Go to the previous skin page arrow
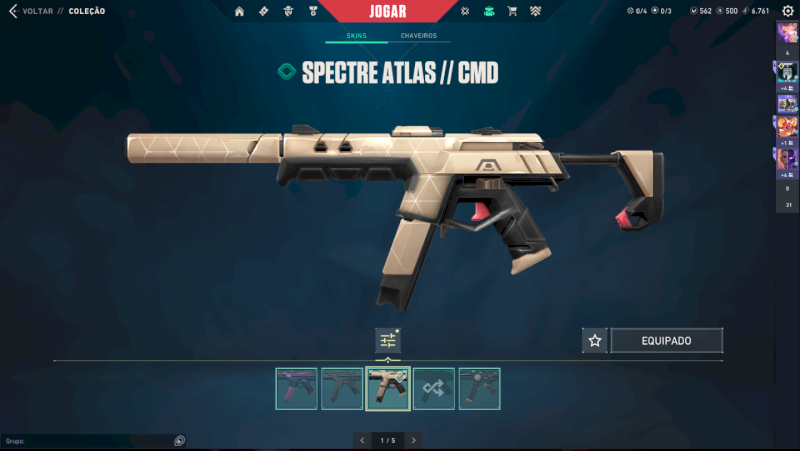800x451 pixels. pos(362,440)
